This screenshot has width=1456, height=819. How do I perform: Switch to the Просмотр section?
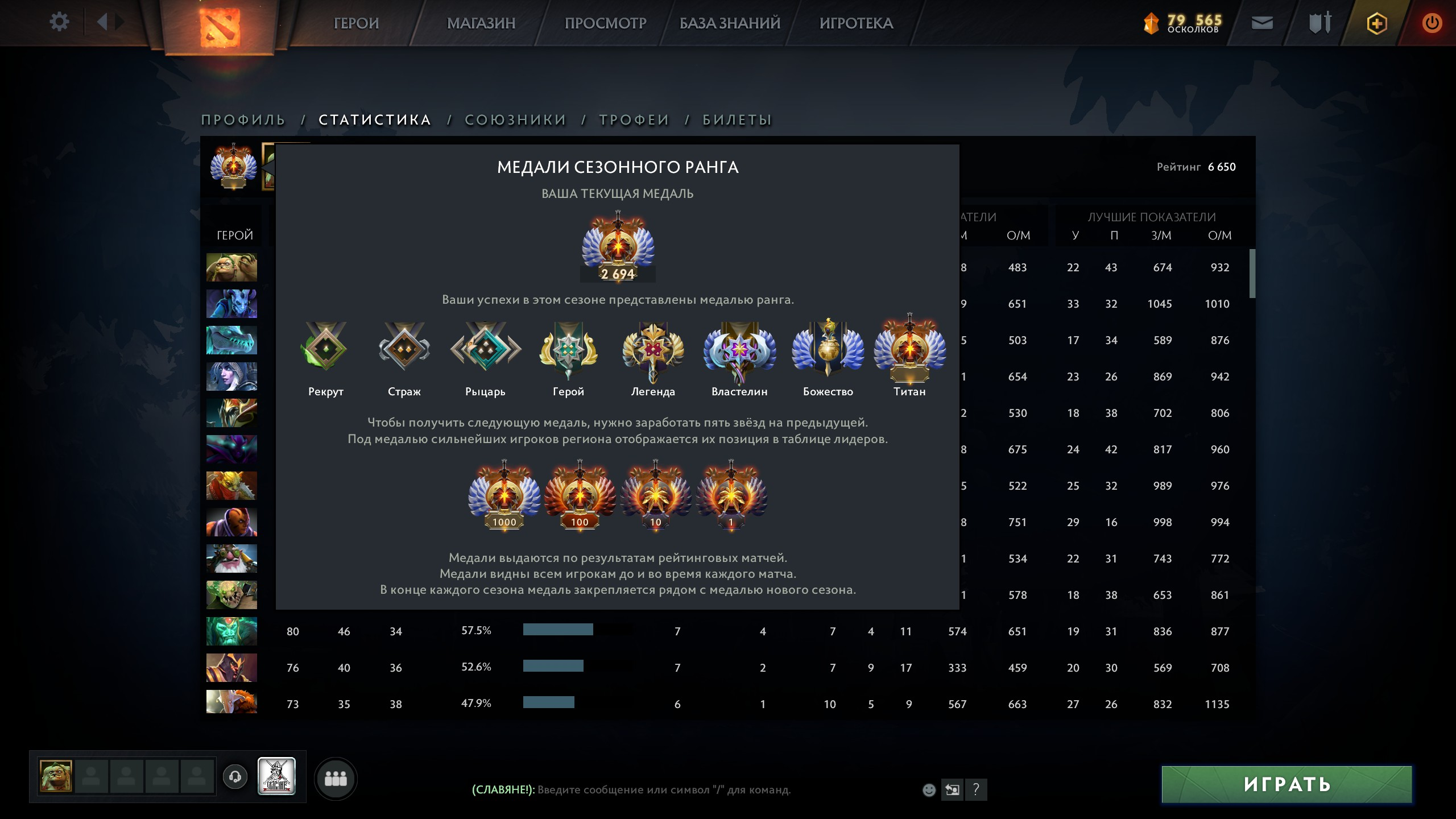pyautogui.click(x=605, y=23)
